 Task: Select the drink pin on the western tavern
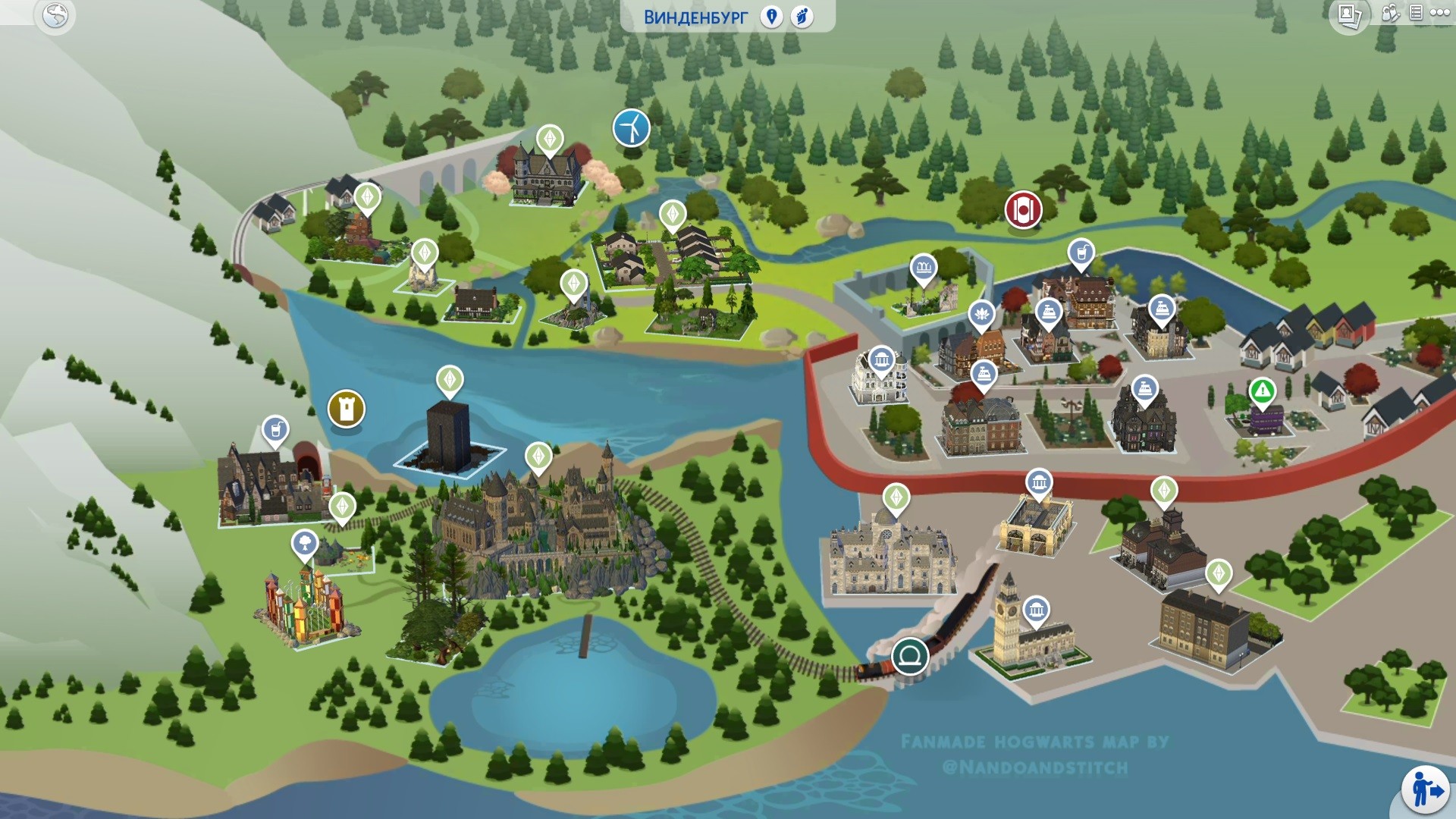tap(275, 429)
